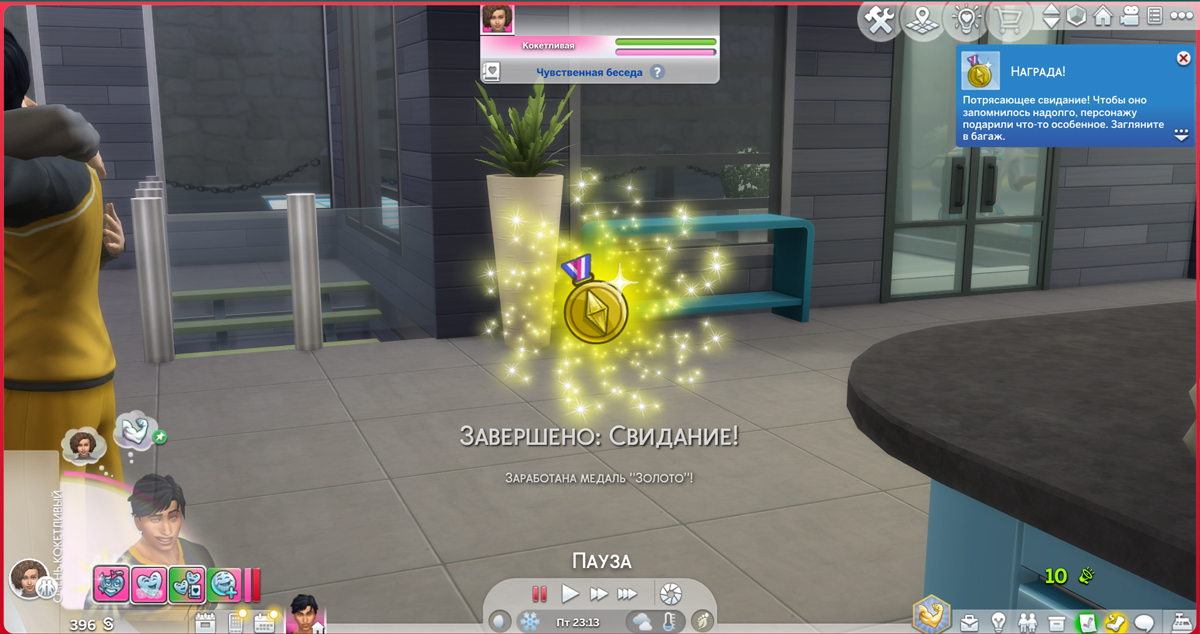Open the careers briefcase panel
This screenshot has width=1200, height=634.
[x=969, y=622]
